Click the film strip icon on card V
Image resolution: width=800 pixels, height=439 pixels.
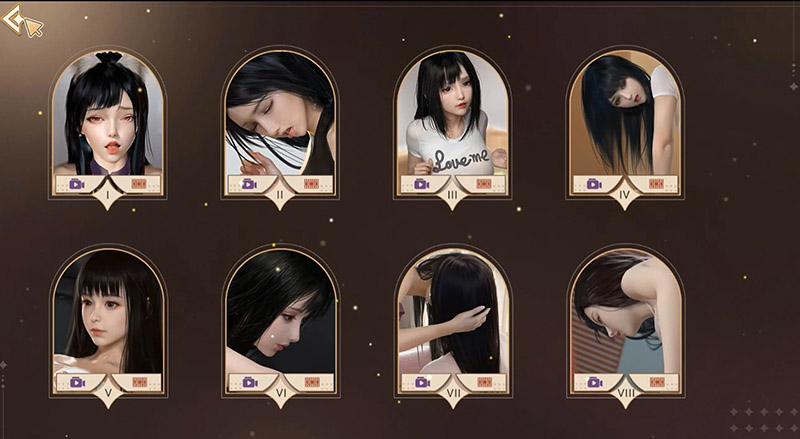tap(140, 382)
